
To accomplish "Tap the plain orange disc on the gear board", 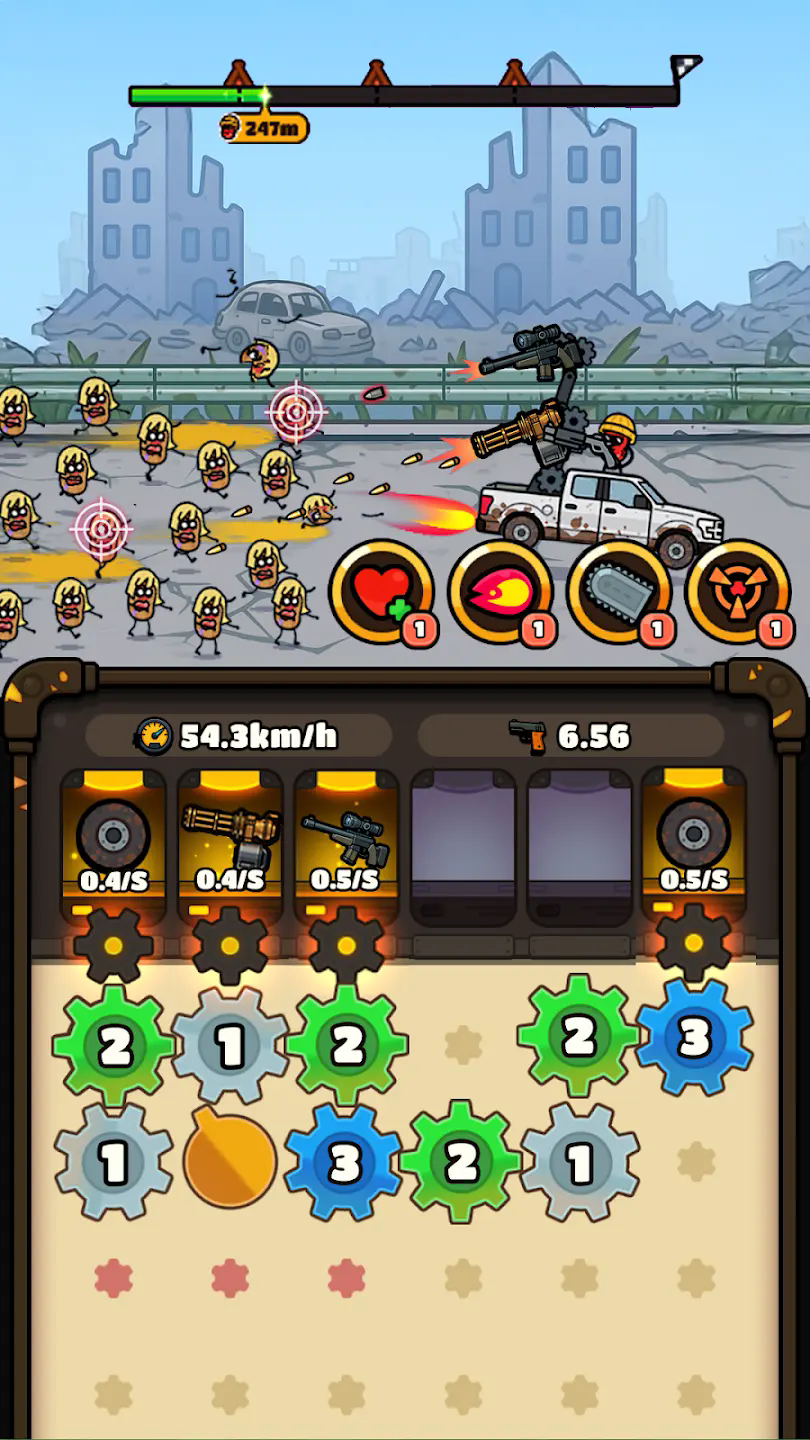I will pos(230,1162).
